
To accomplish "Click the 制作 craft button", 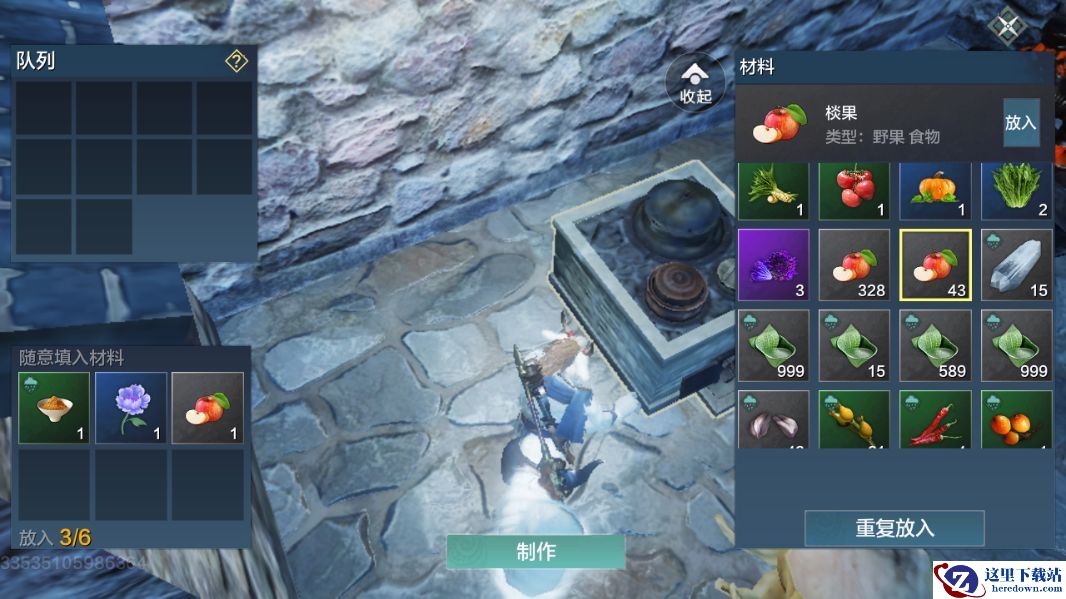I will 535,552.
